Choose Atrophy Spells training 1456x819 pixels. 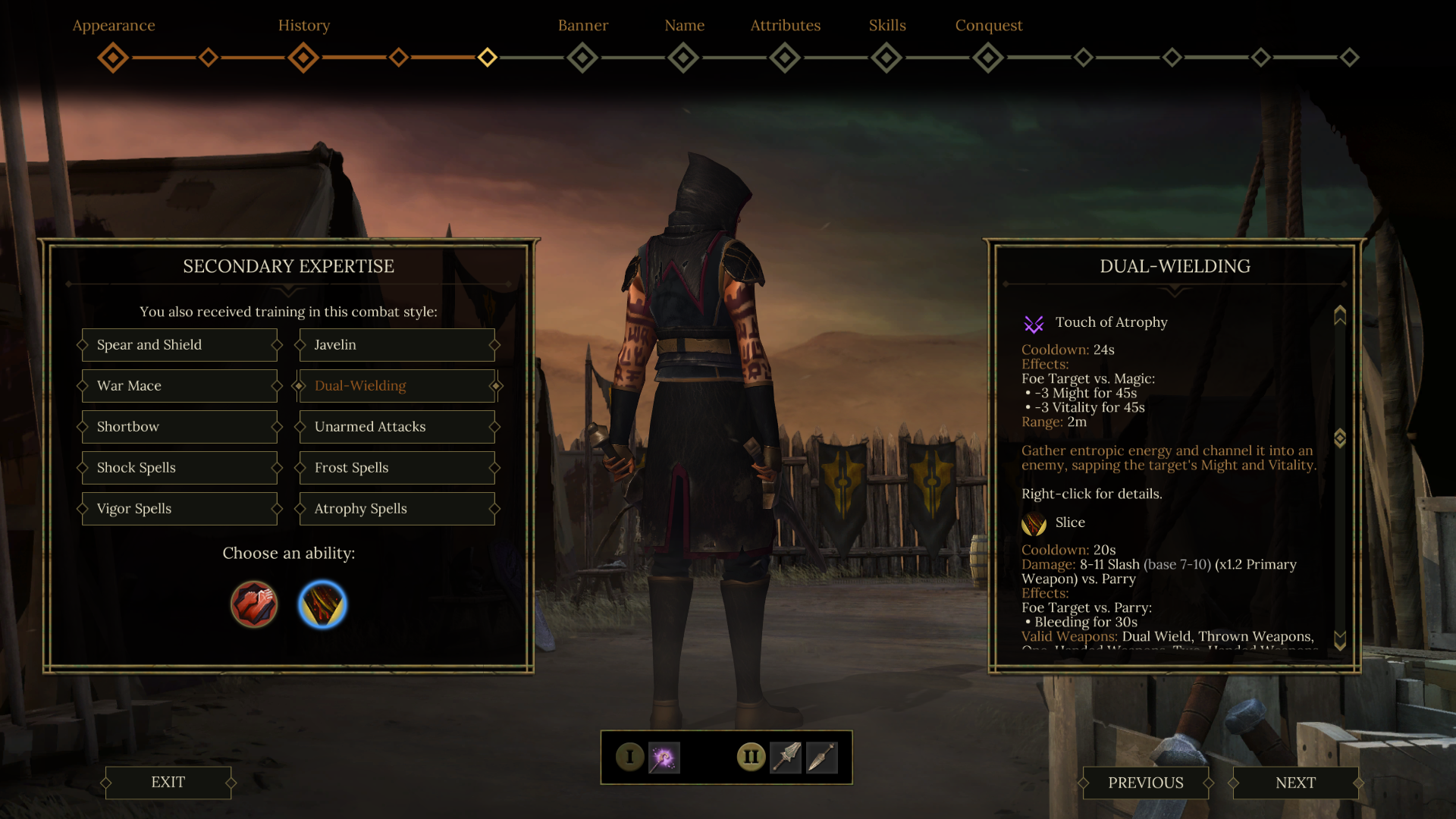(x=397, y=509)
